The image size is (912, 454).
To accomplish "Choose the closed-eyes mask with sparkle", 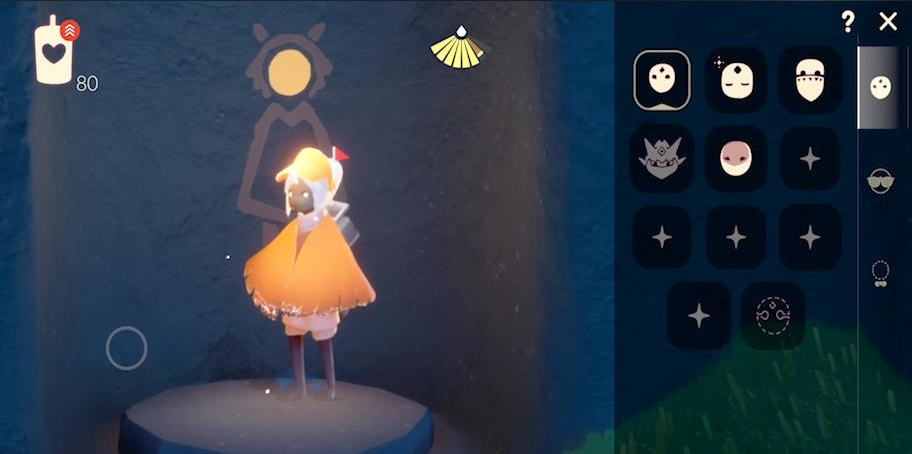I will click(x=736, y=80).
